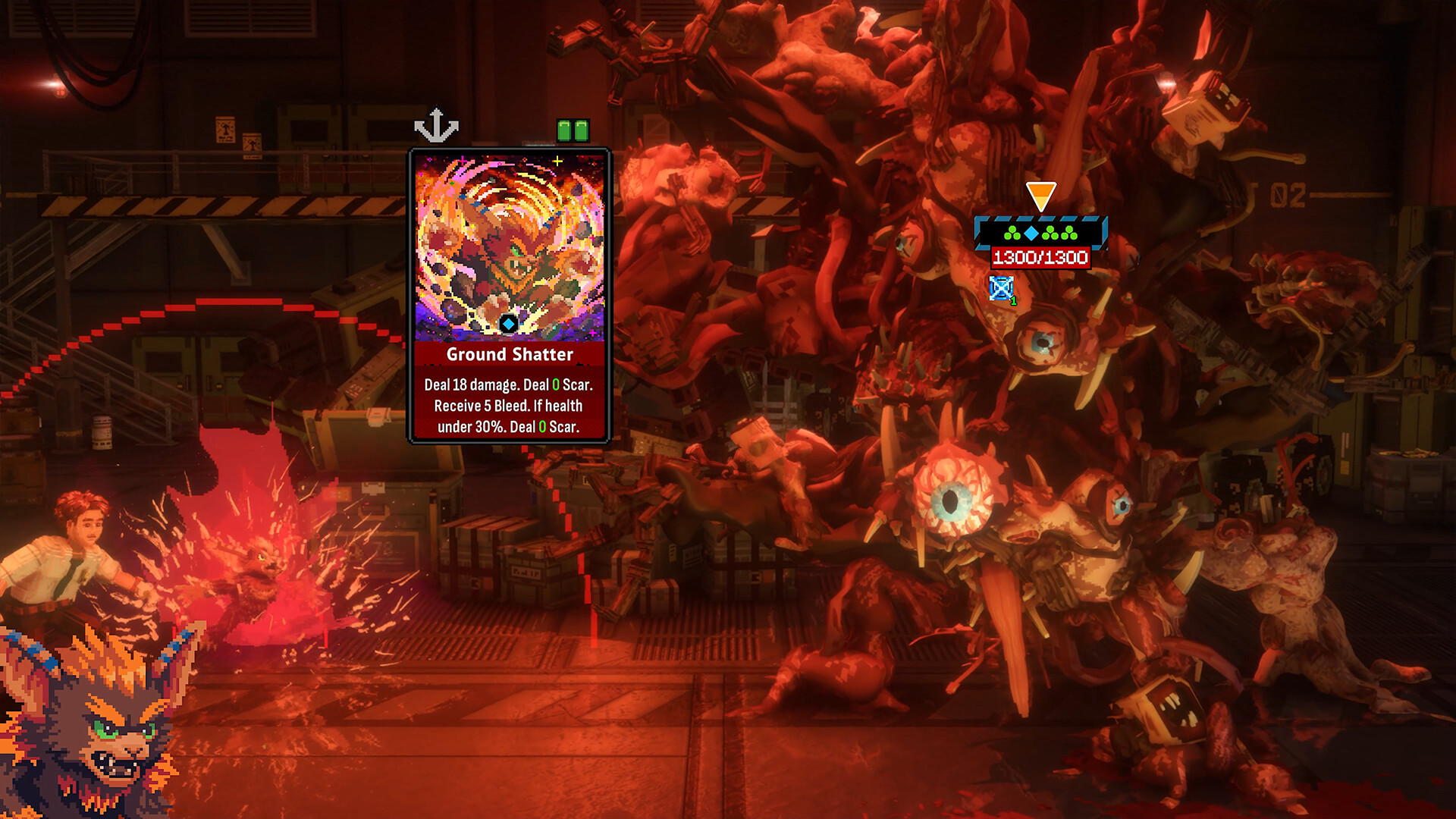Click the 1300/1300 enemy health readout

1040,258
